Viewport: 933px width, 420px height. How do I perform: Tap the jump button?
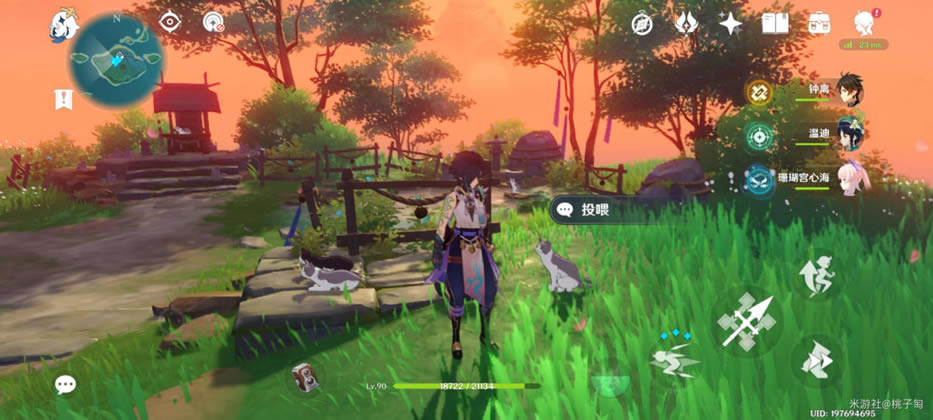[x=817, y=275]
